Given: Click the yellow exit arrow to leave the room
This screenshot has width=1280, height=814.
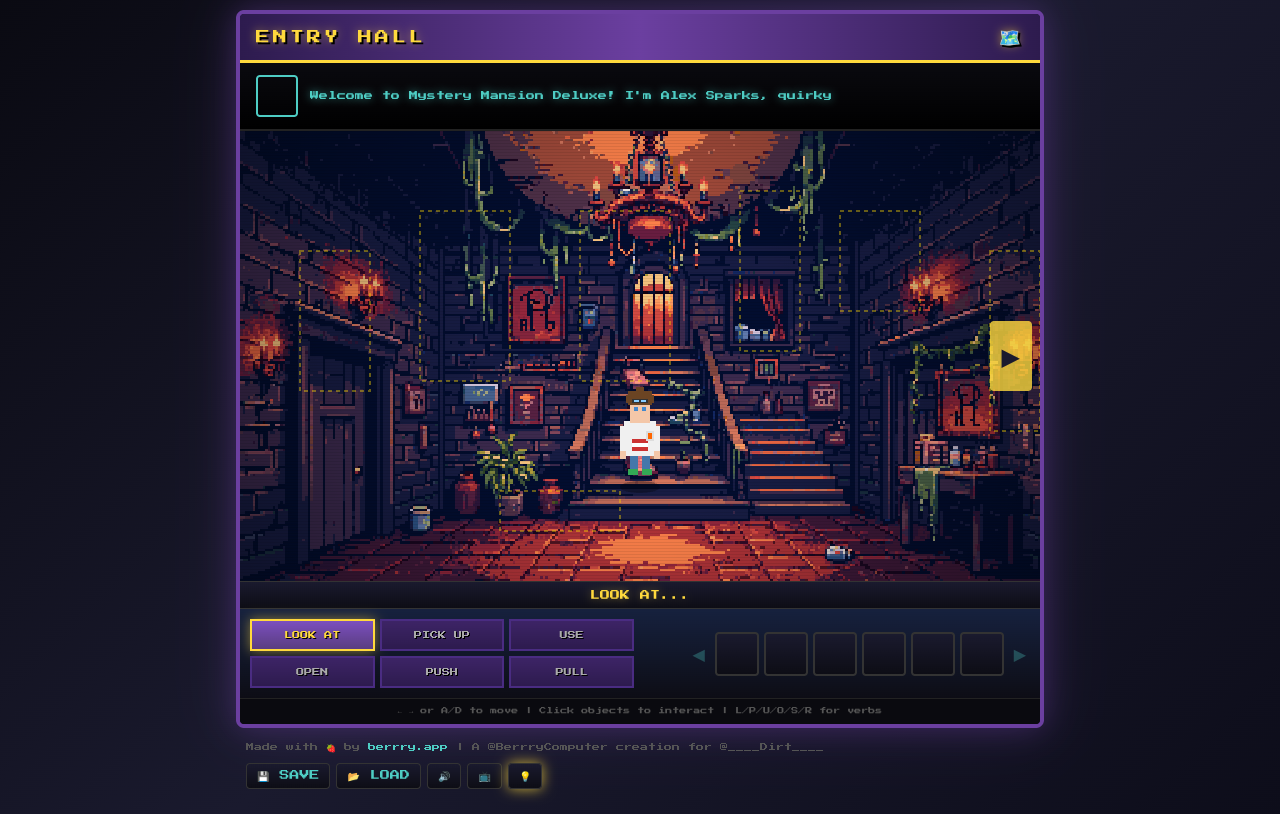Looking at the screenshot, I should point(1010,355).
